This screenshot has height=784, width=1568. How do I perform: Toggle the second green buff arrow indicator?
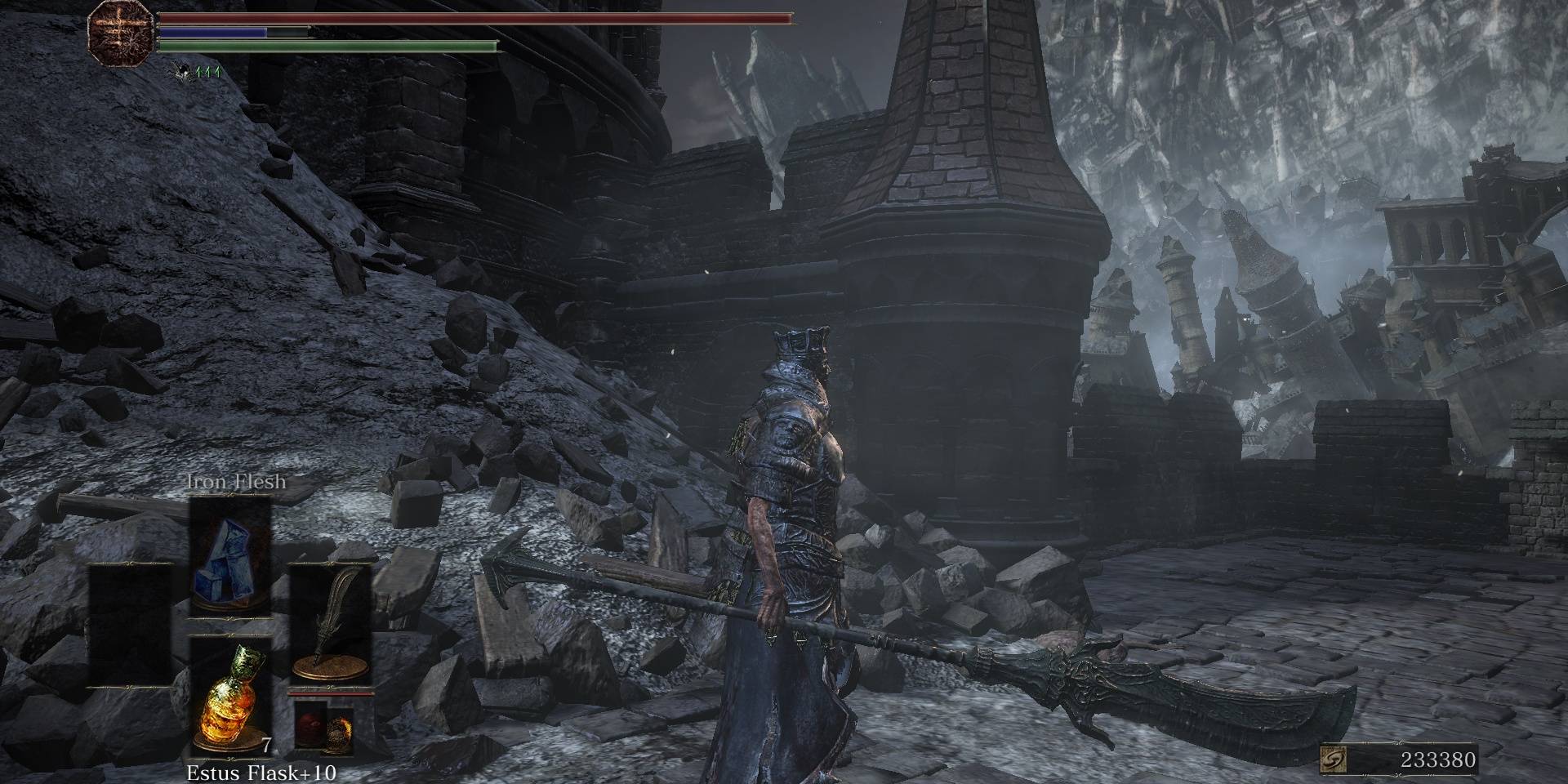click(x=208, y=72)
